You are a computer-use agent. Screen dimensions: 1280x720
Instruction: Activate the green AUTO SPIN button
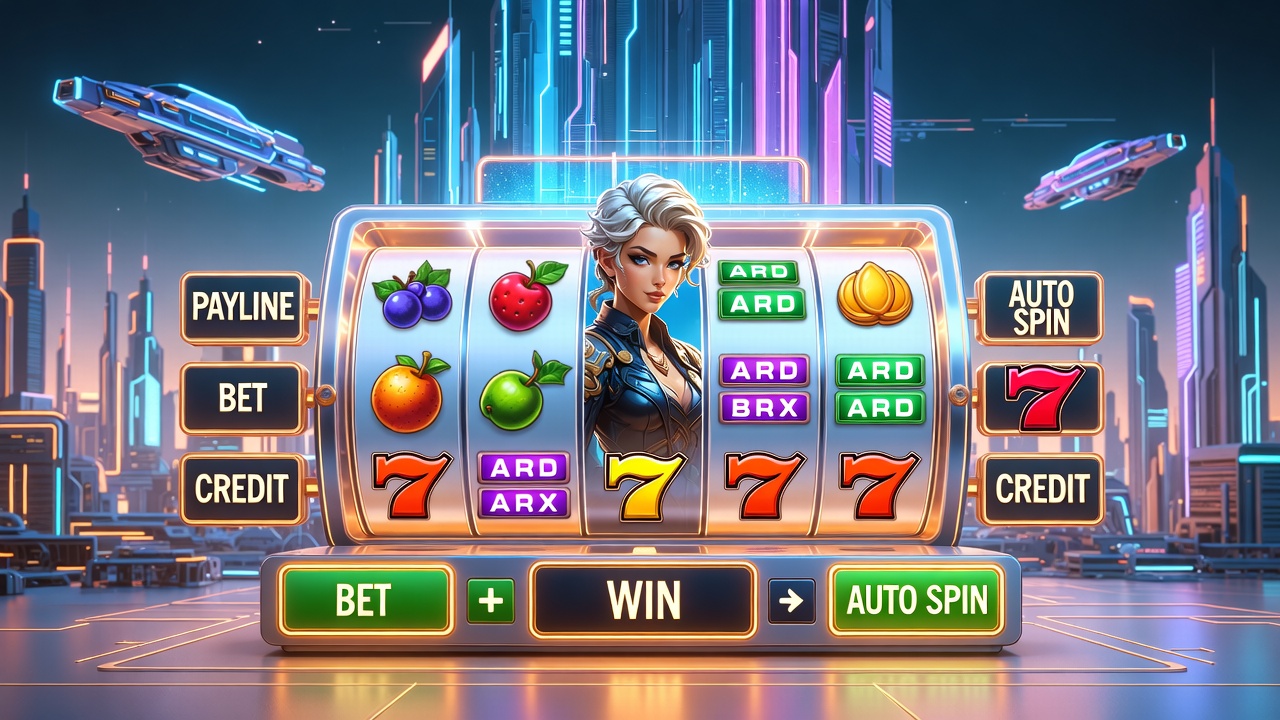(916, 600)
